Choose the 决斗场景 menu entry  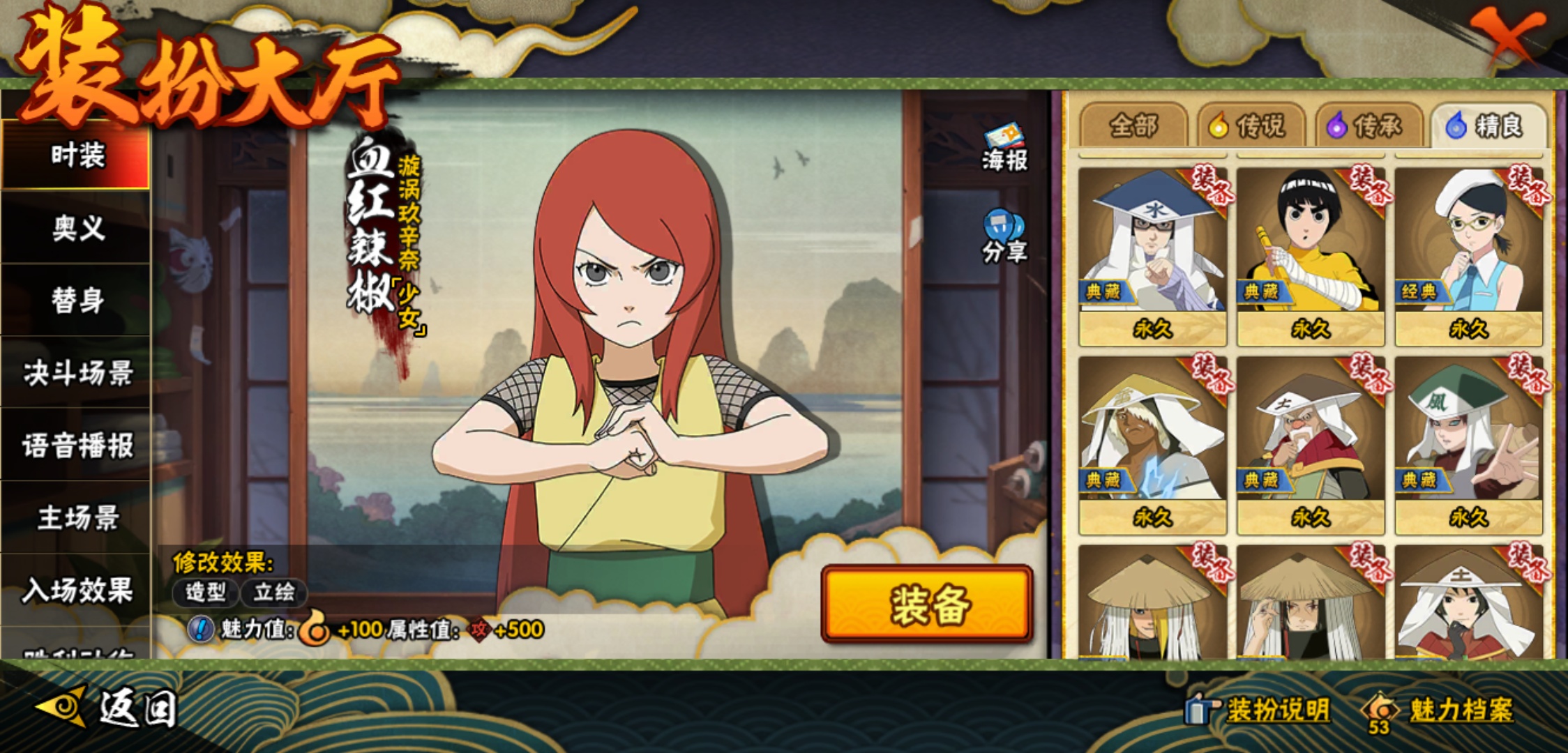pyautogui.click(x=77, y=373)
